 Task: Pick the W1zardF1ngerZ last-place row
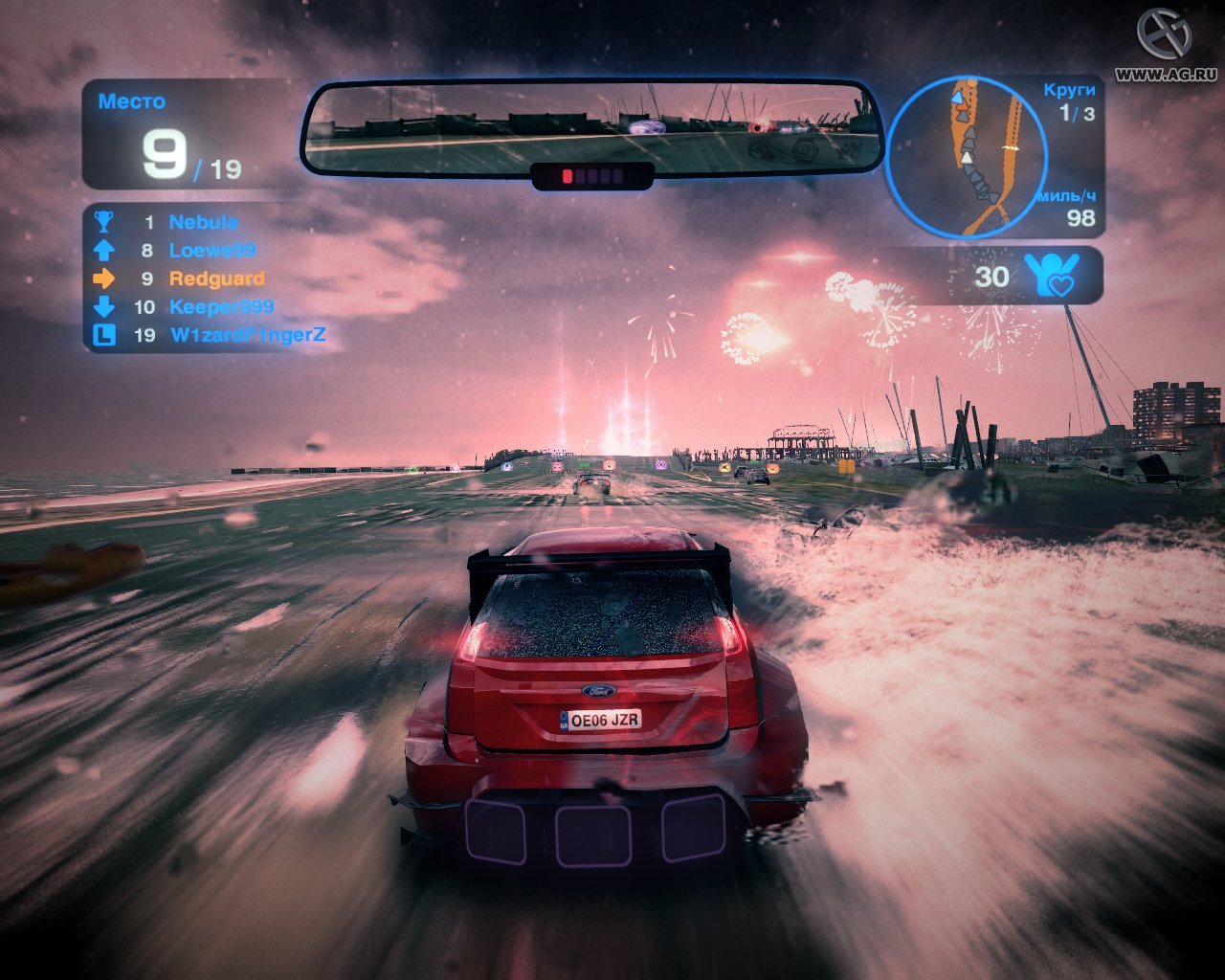point(247,335)
